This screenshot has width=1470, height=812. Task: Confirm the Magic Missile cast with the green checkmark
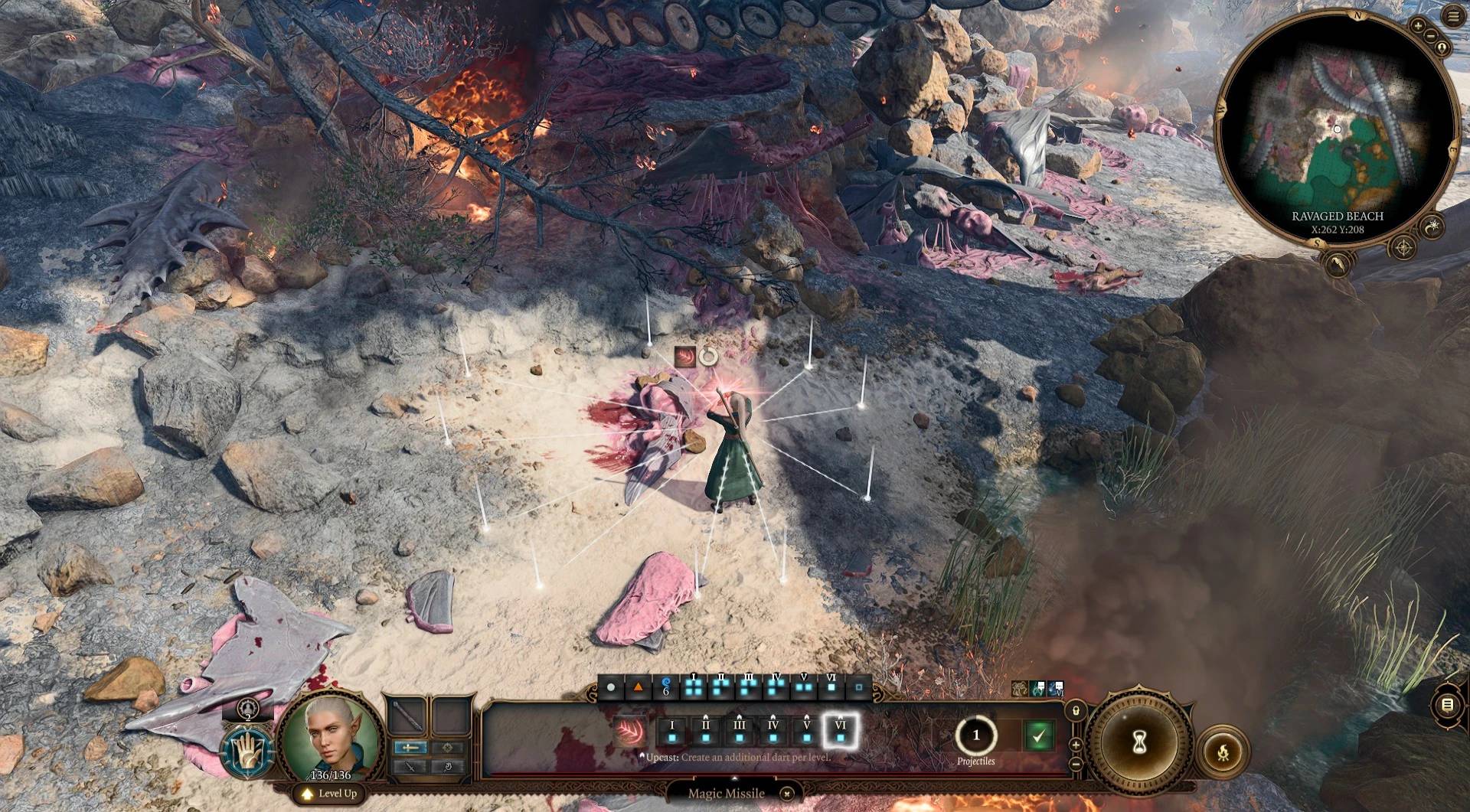(1038, 736)
